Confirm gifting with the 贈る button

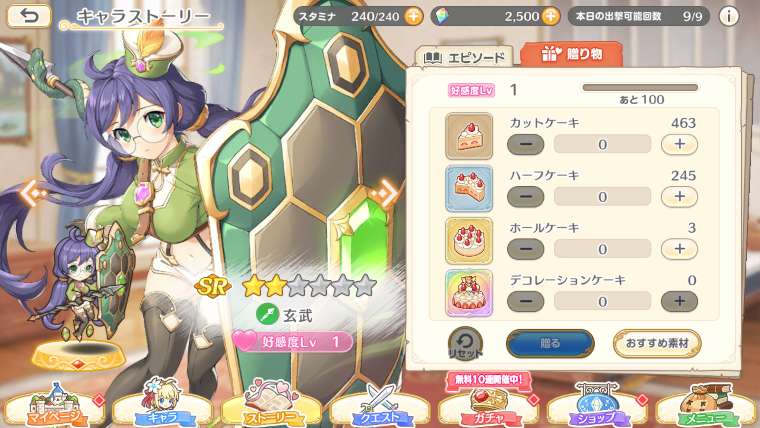pos(550,343)
